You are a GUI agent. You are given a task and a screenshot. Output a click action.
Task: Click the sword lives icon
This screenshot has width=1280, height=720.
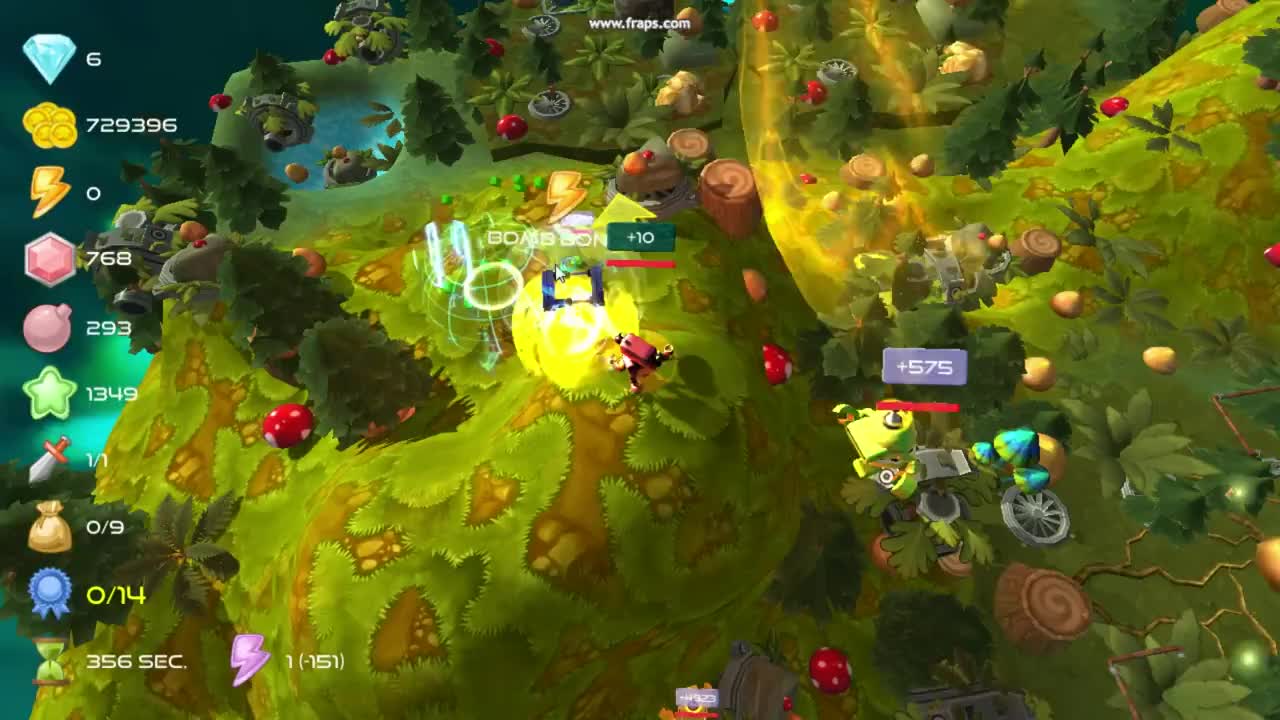(x=48, y=458)
